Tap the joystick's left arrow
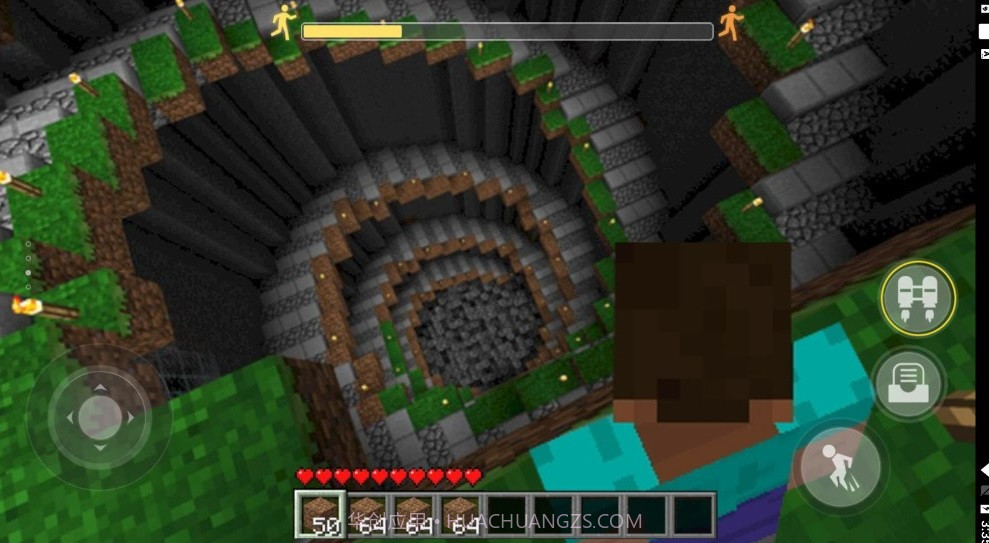The height and width of the screenshot is (543, 989). tap(68, 416)
